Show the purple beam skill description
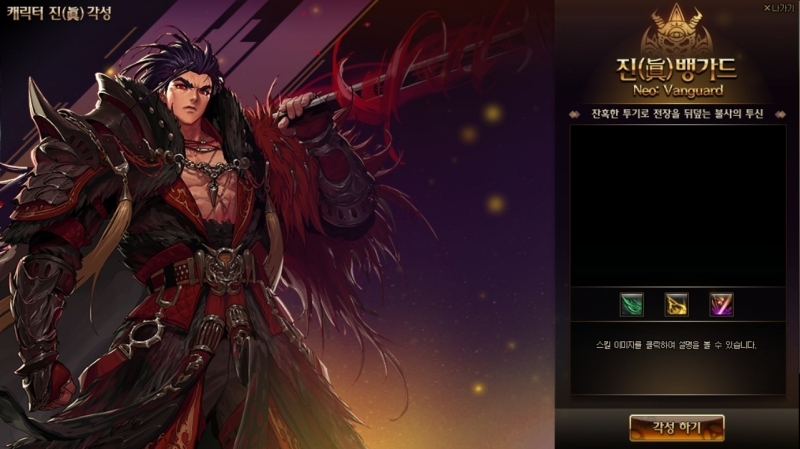 point(721,303)
